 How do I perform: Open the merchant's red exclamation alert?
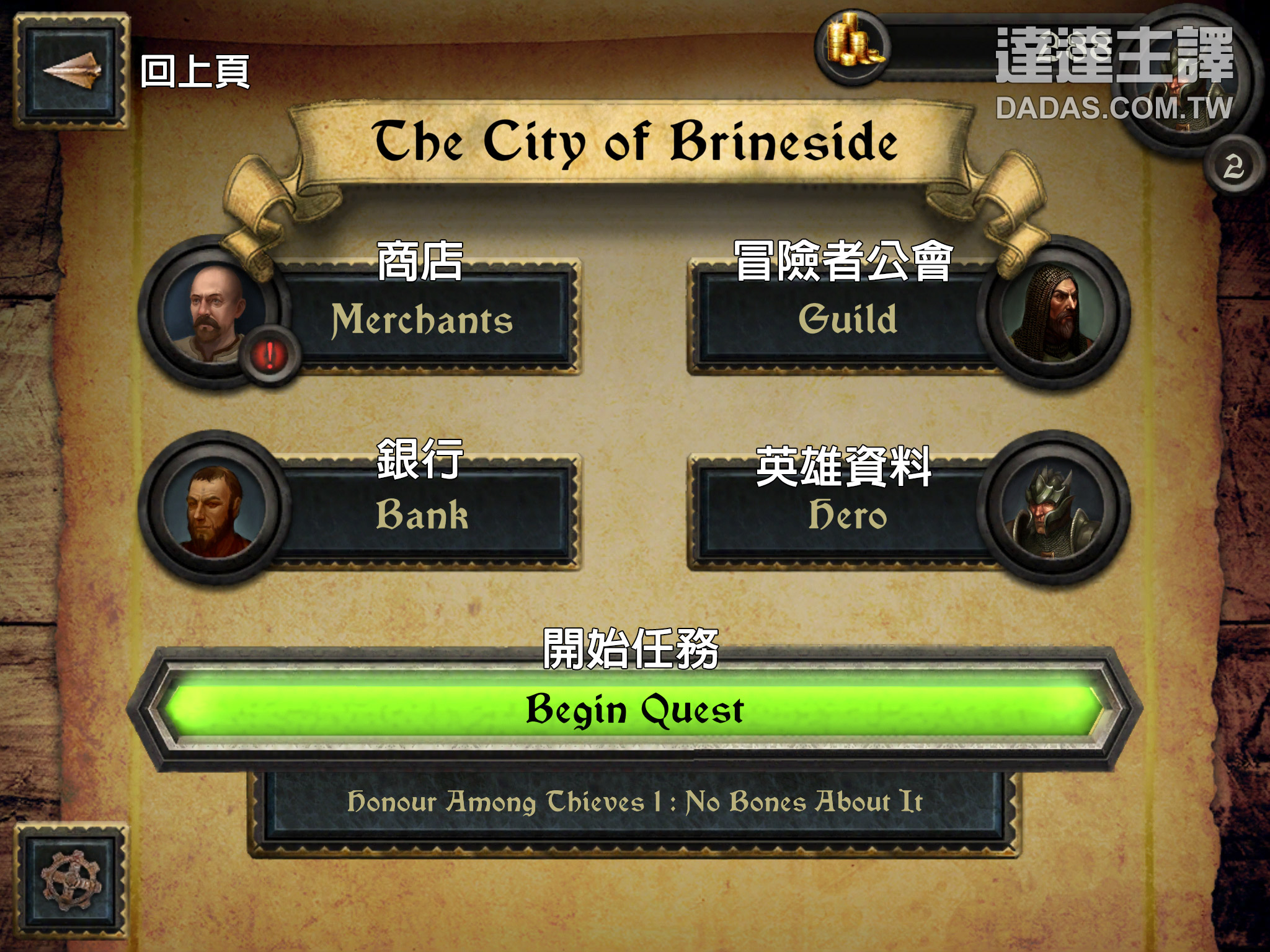270,356
